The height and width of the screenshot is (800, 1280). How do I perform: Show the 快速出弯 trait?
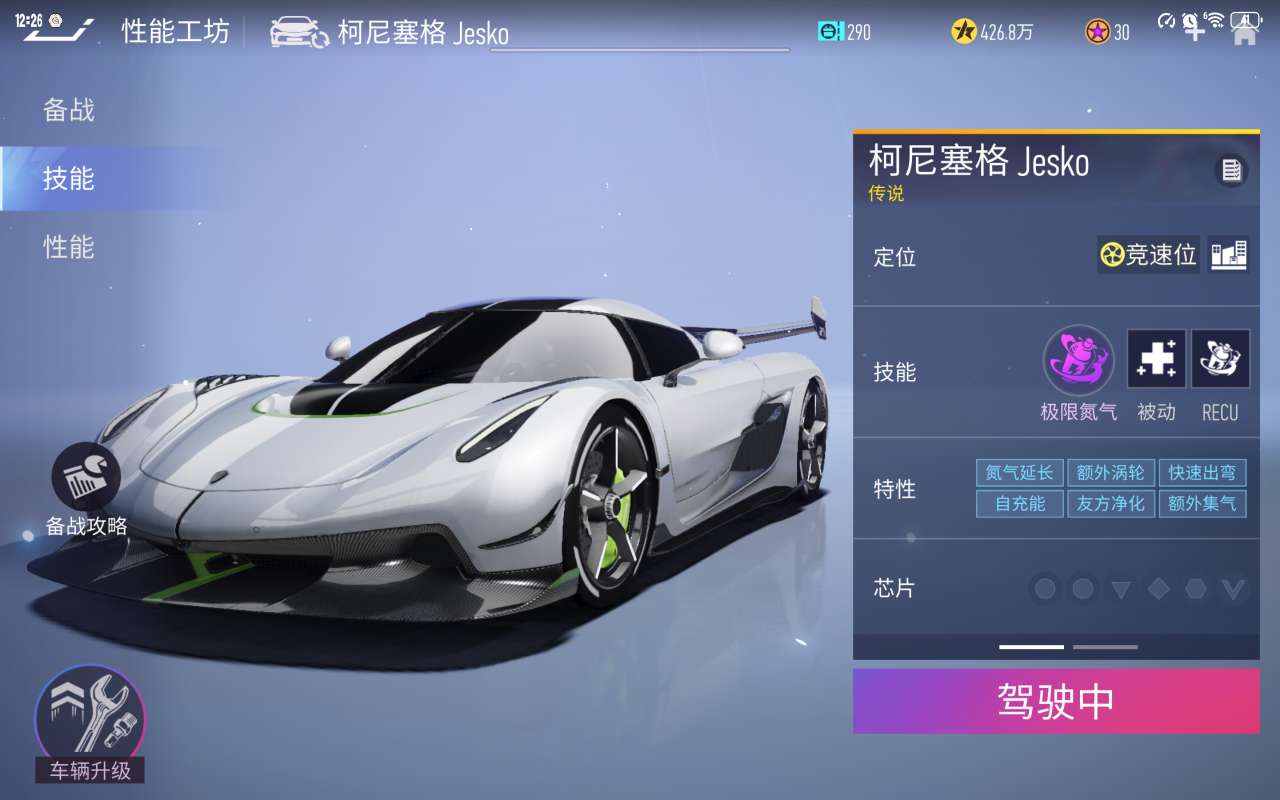(x=1202, y=473)
